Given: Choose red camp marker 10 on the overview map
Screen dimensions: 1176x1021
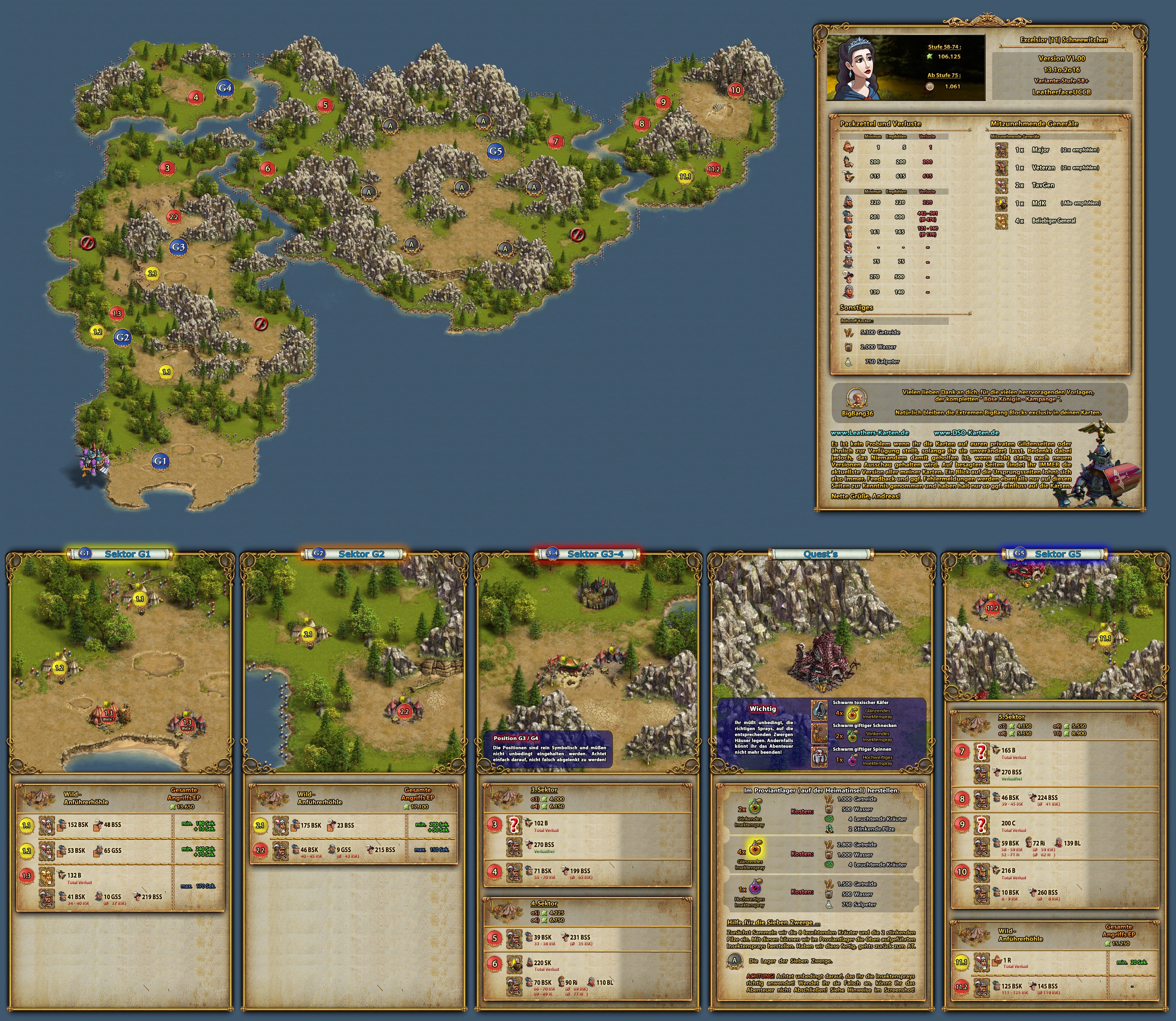Looking at the screenshot, I should (736, 89).
